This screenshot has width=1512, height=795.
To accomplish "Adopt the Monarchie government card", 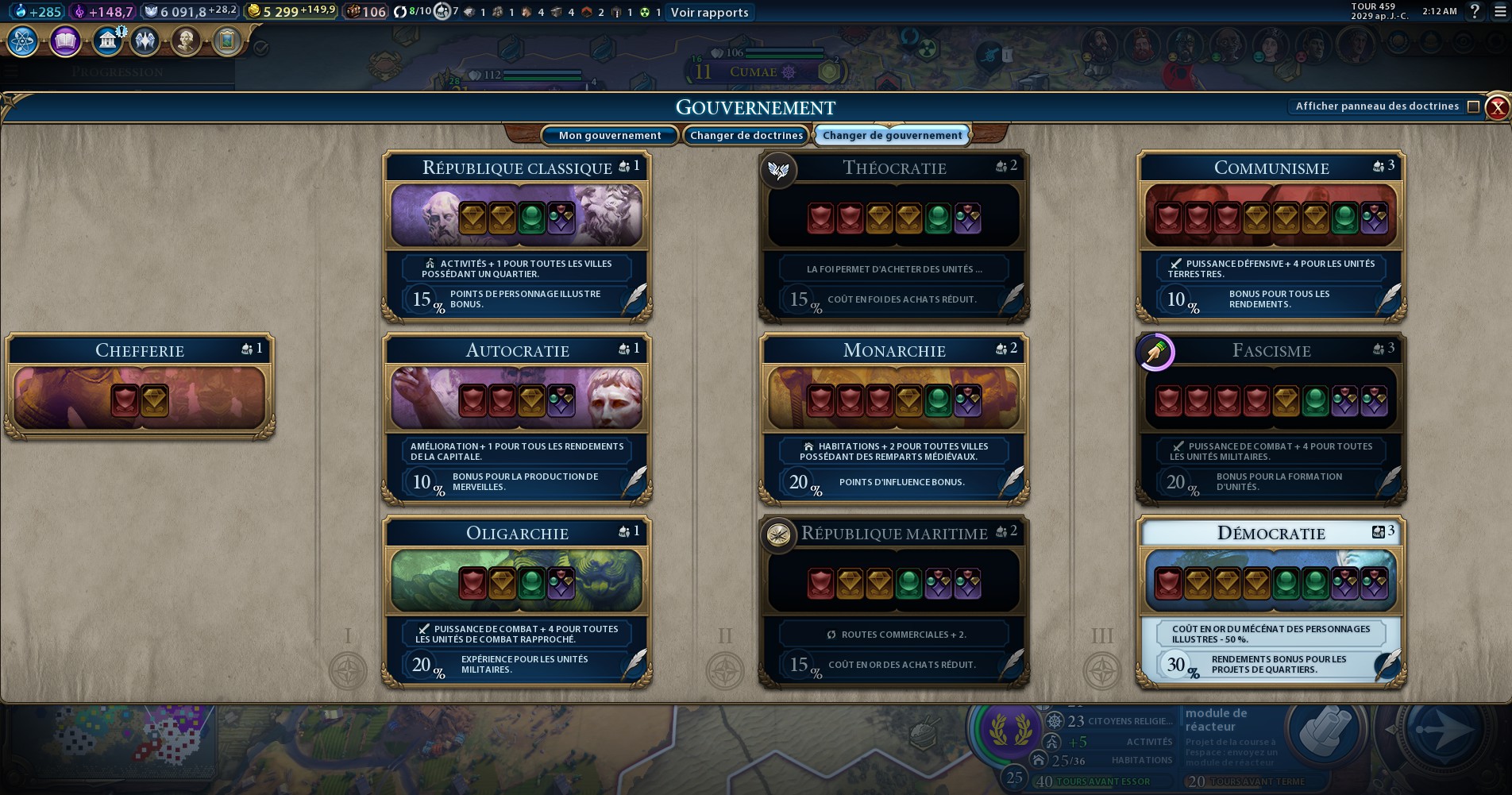I will (894, 419).
